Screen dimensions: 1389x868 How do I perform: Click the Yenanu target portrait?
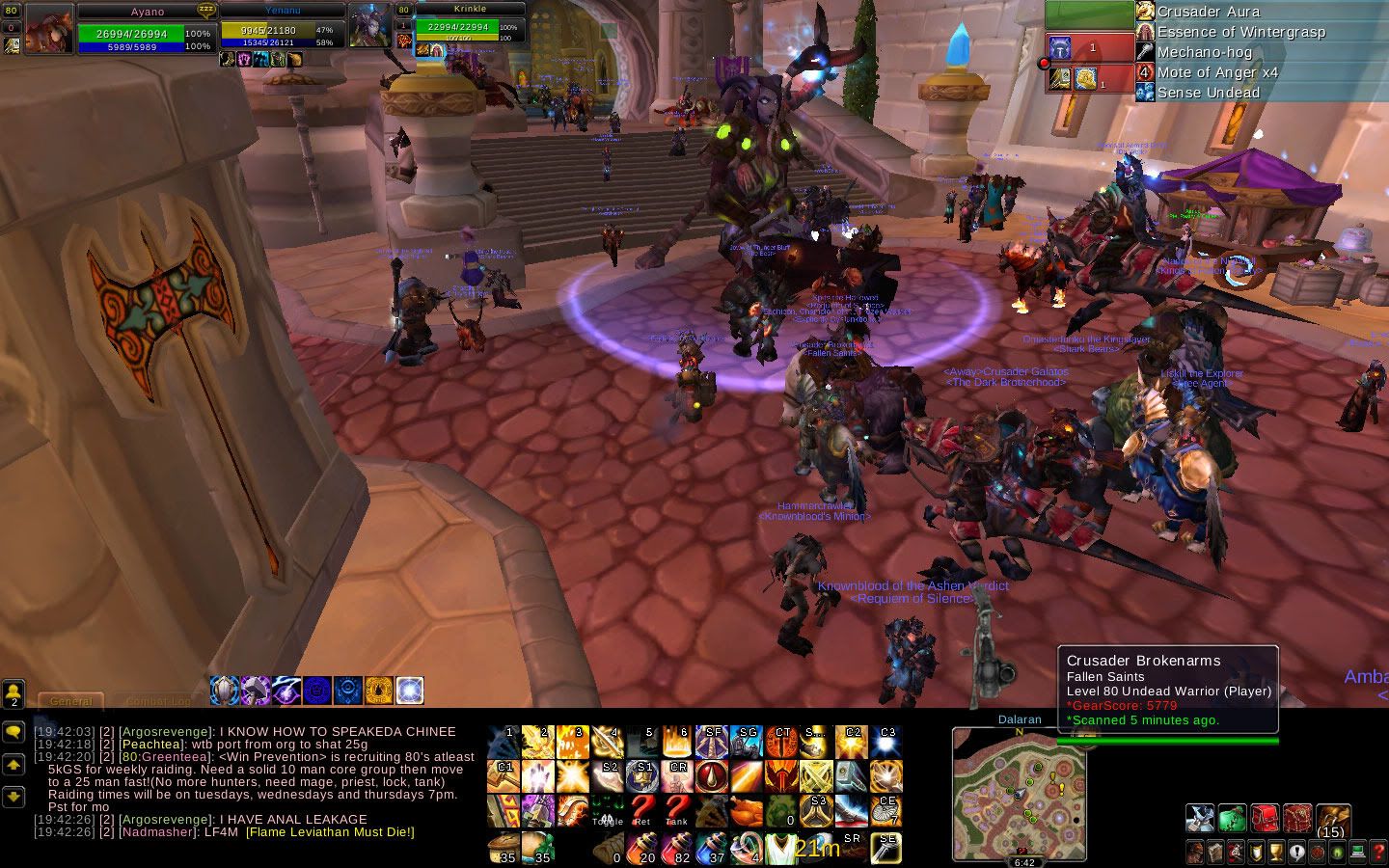pyautogui.click(x=369, y=26)
